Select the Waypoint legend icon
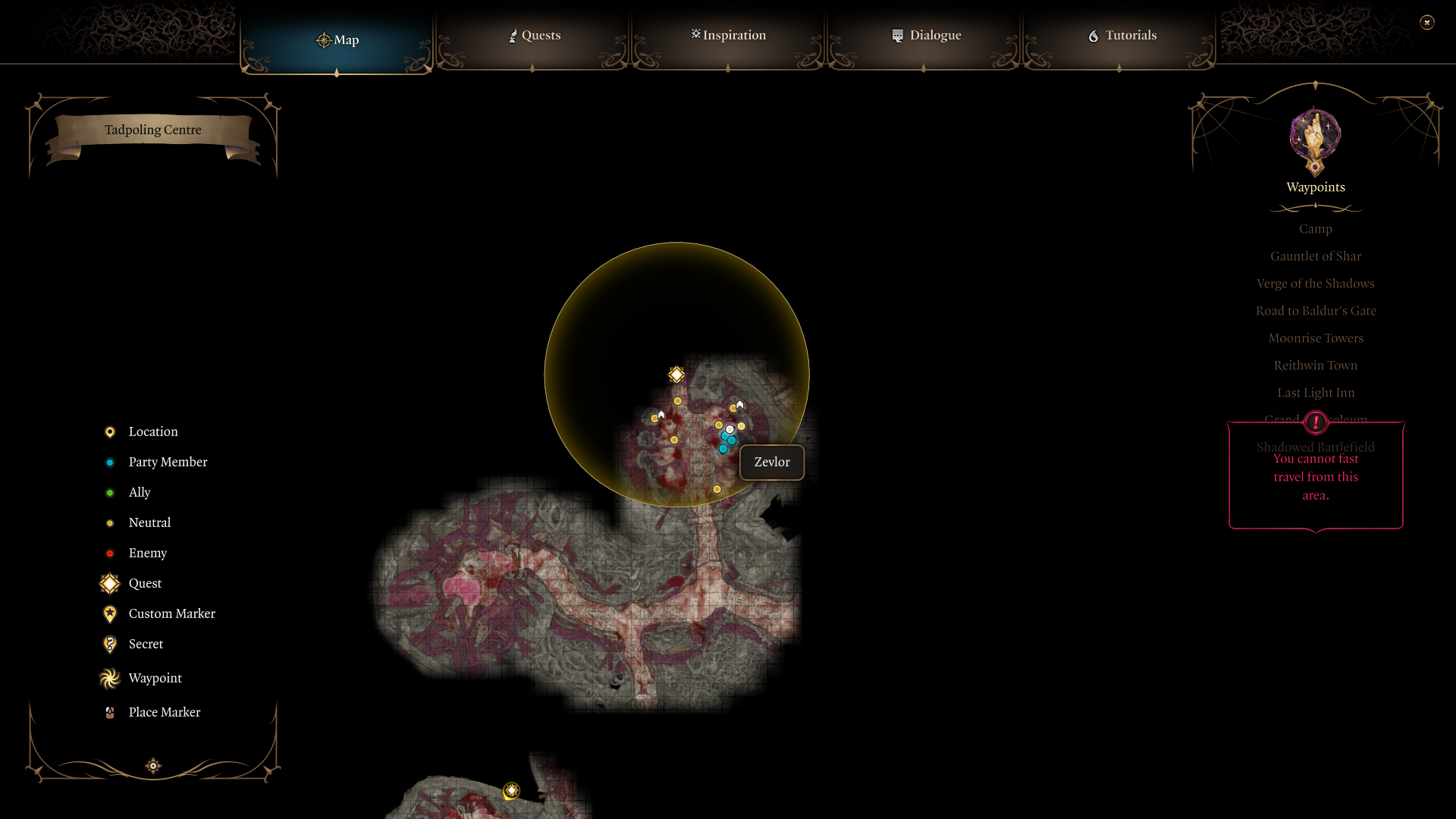This screenshot has height=819, width=1456. coord(109,678)
